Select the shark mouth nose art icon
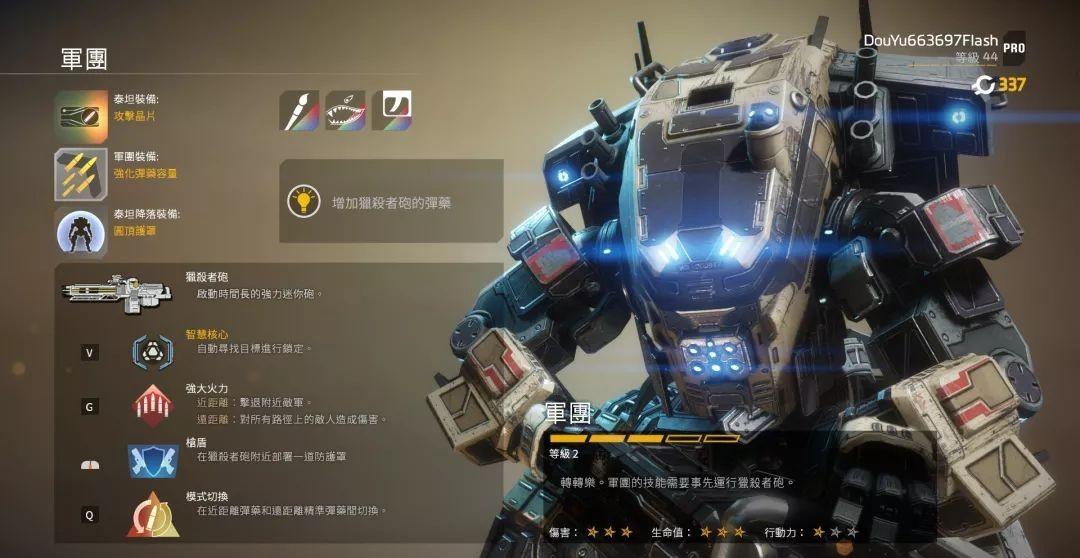The image size is (1080, 558). tap(345, 110)
